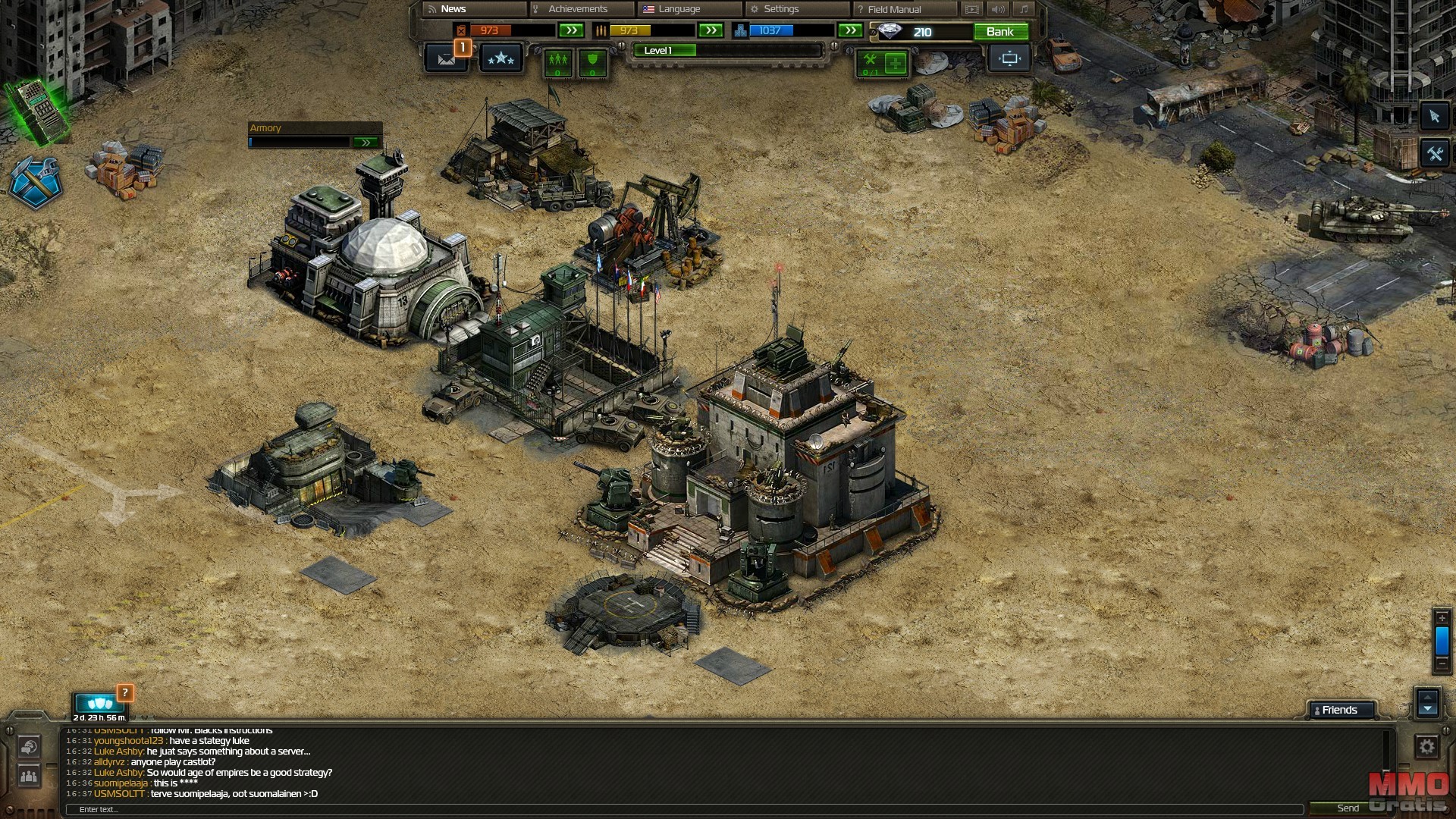Click the chat text input field

682,809
